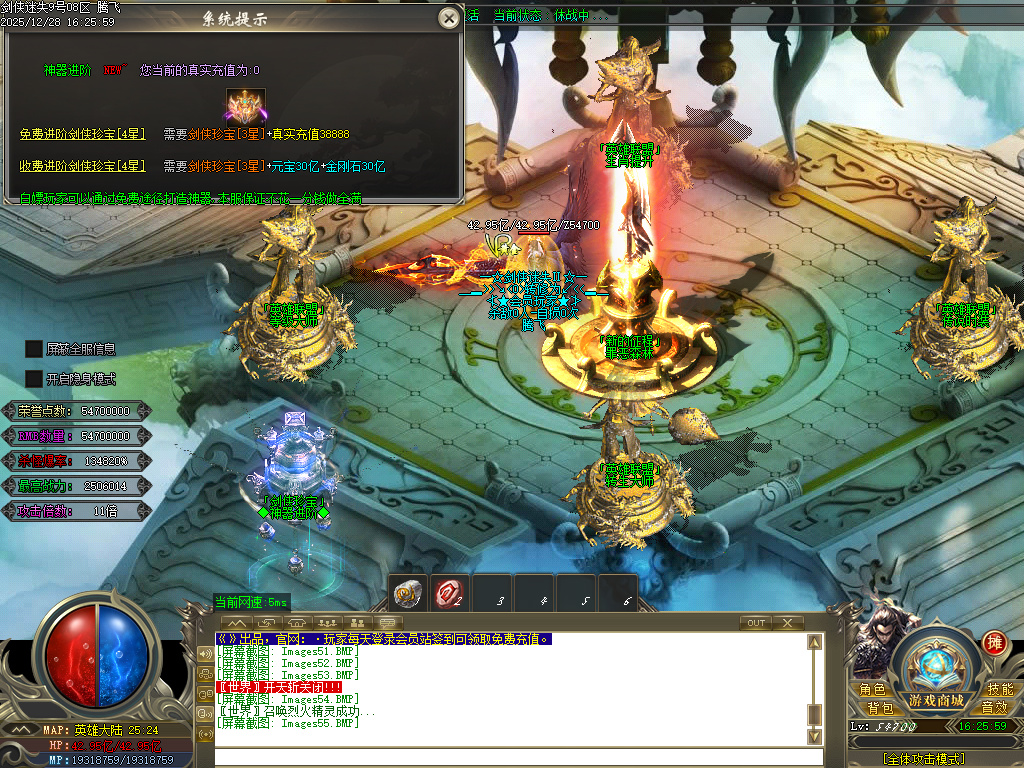Enable 开启隐身模式 checkbox
Viewport: 1024px width, 768px height.
click(34, 379)
